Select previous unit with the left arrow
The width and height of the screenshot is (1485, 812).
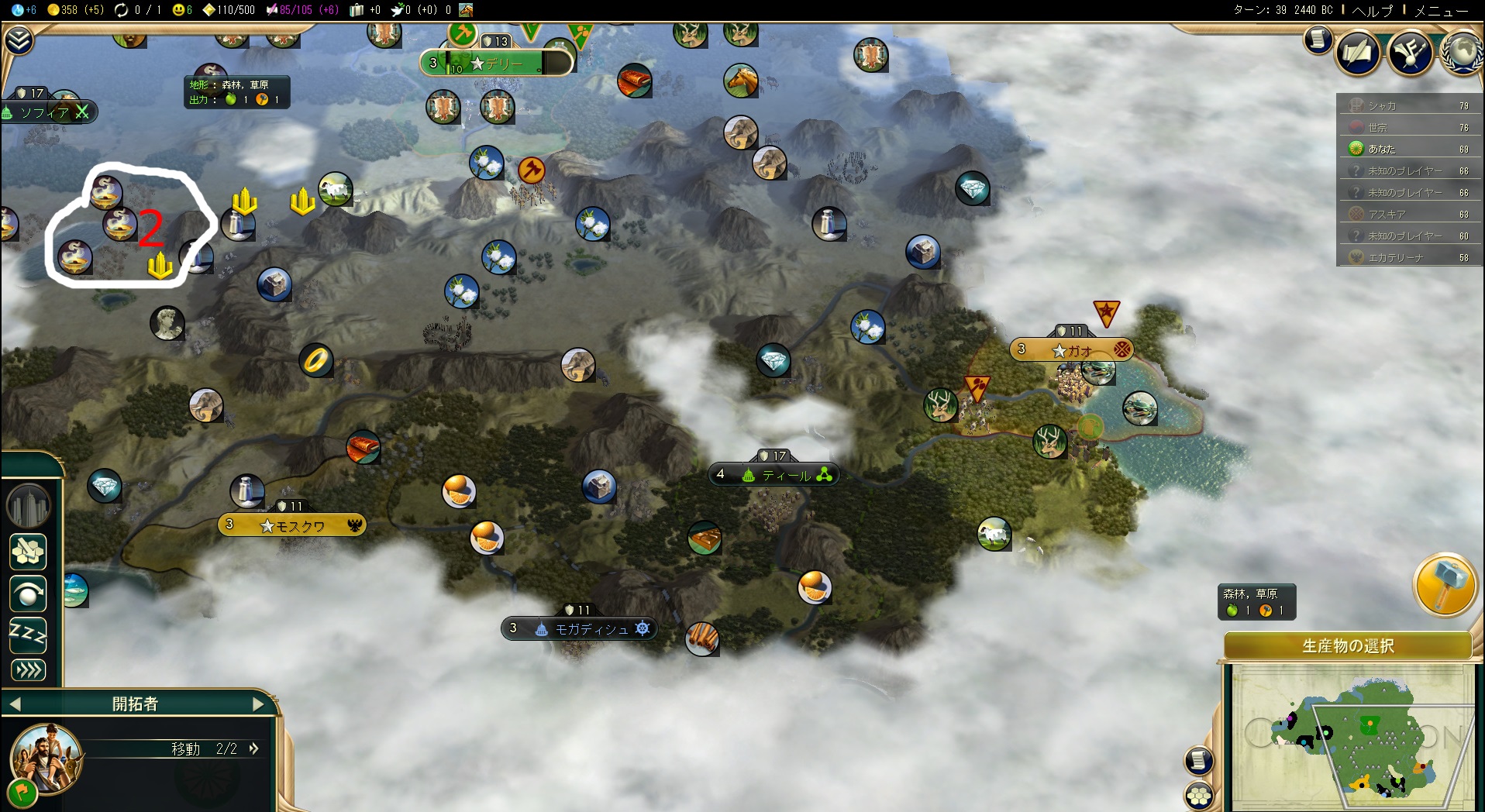15,704
